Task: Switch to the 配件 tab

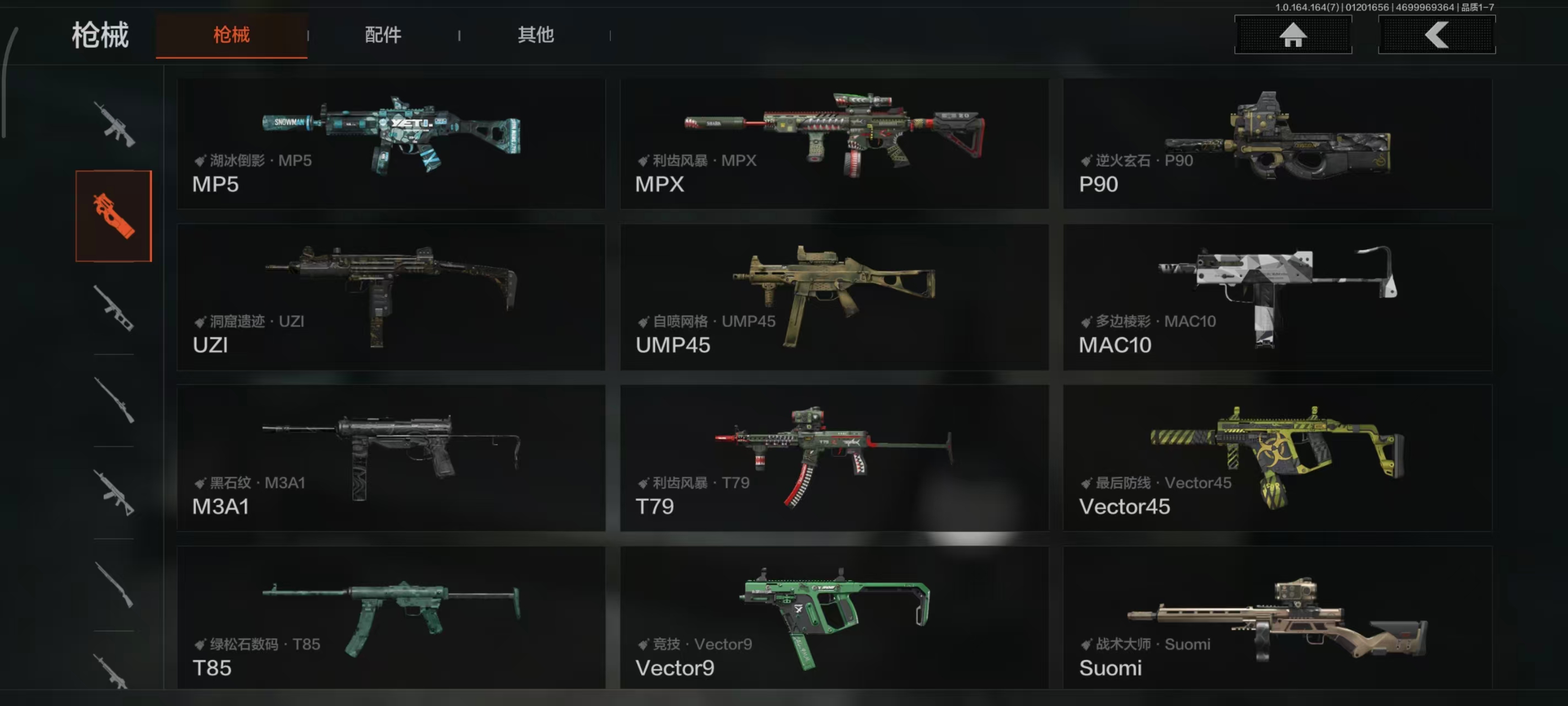Action: (383, 35)
